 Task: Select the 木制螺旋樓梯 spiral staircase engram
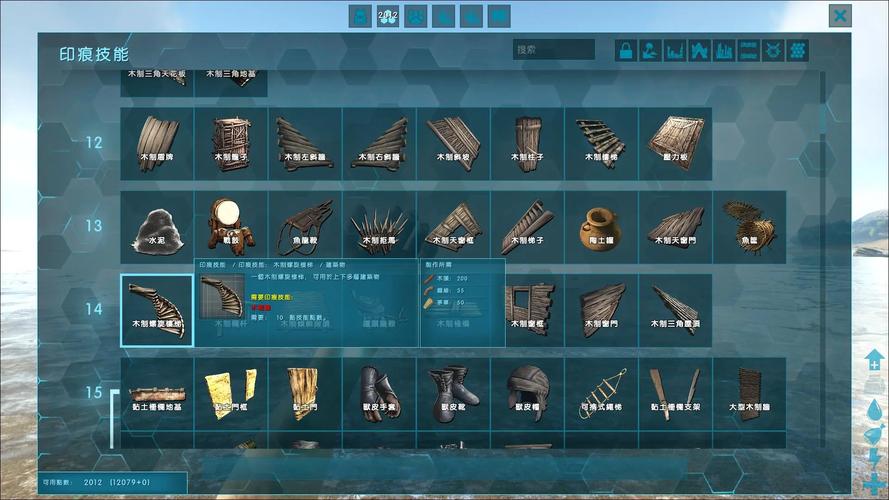157,310
